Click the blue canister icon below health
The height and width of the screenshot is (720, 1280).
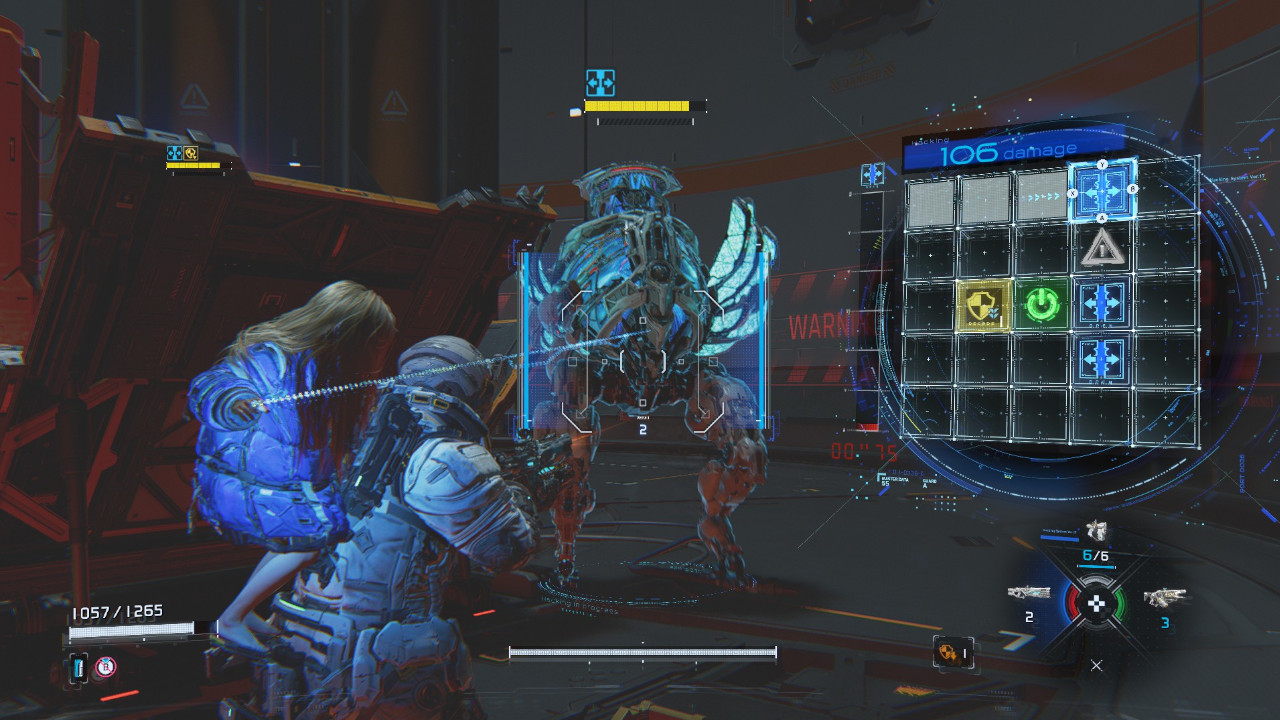(79, 668)
